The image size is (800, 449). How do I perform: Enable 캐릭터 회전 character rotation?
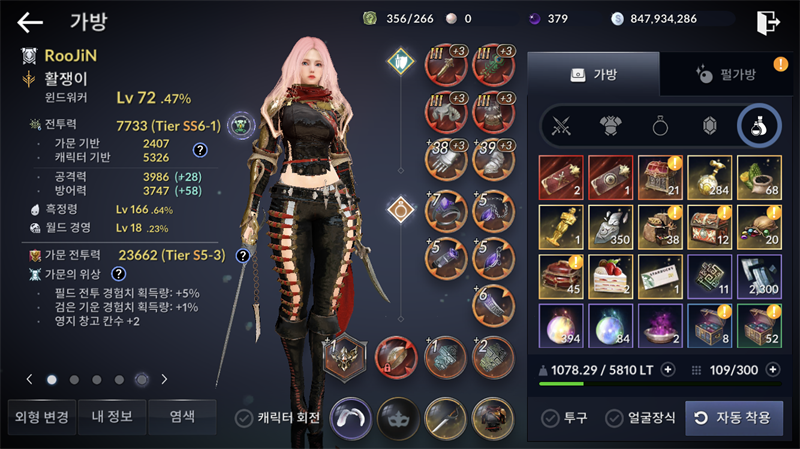click(243, 418)
